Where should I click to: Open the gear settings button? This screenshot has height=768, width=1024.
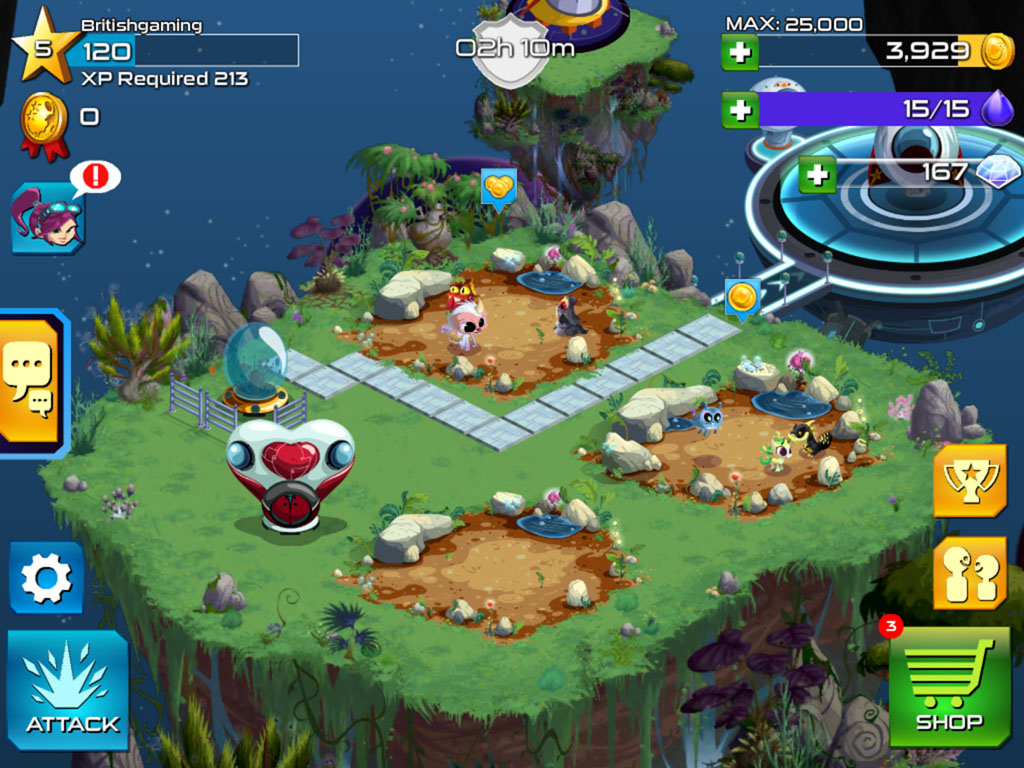[47, 578]
